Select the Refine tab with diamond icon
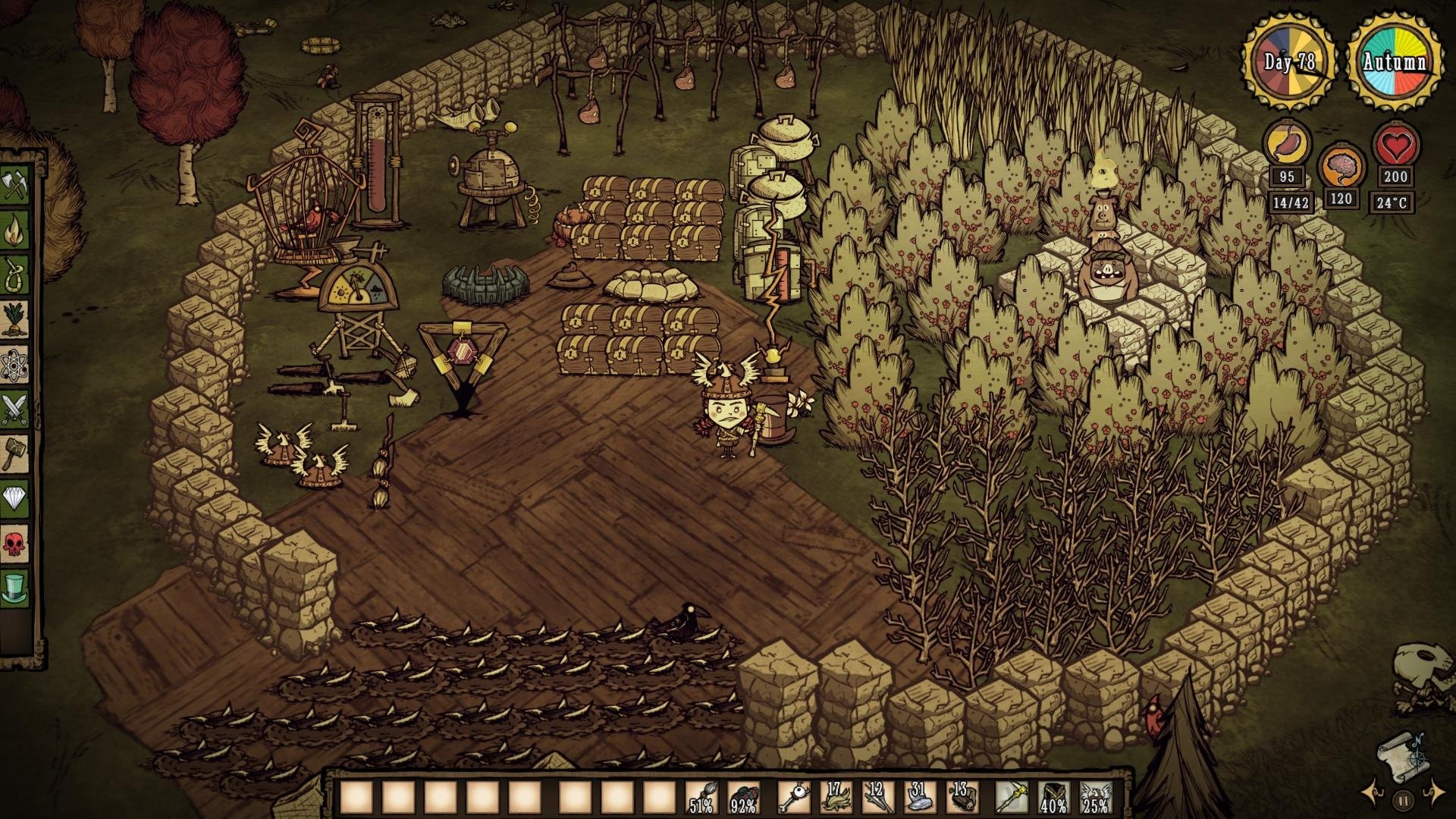This screenshot has width=1456, height=819. coord(14,497)
